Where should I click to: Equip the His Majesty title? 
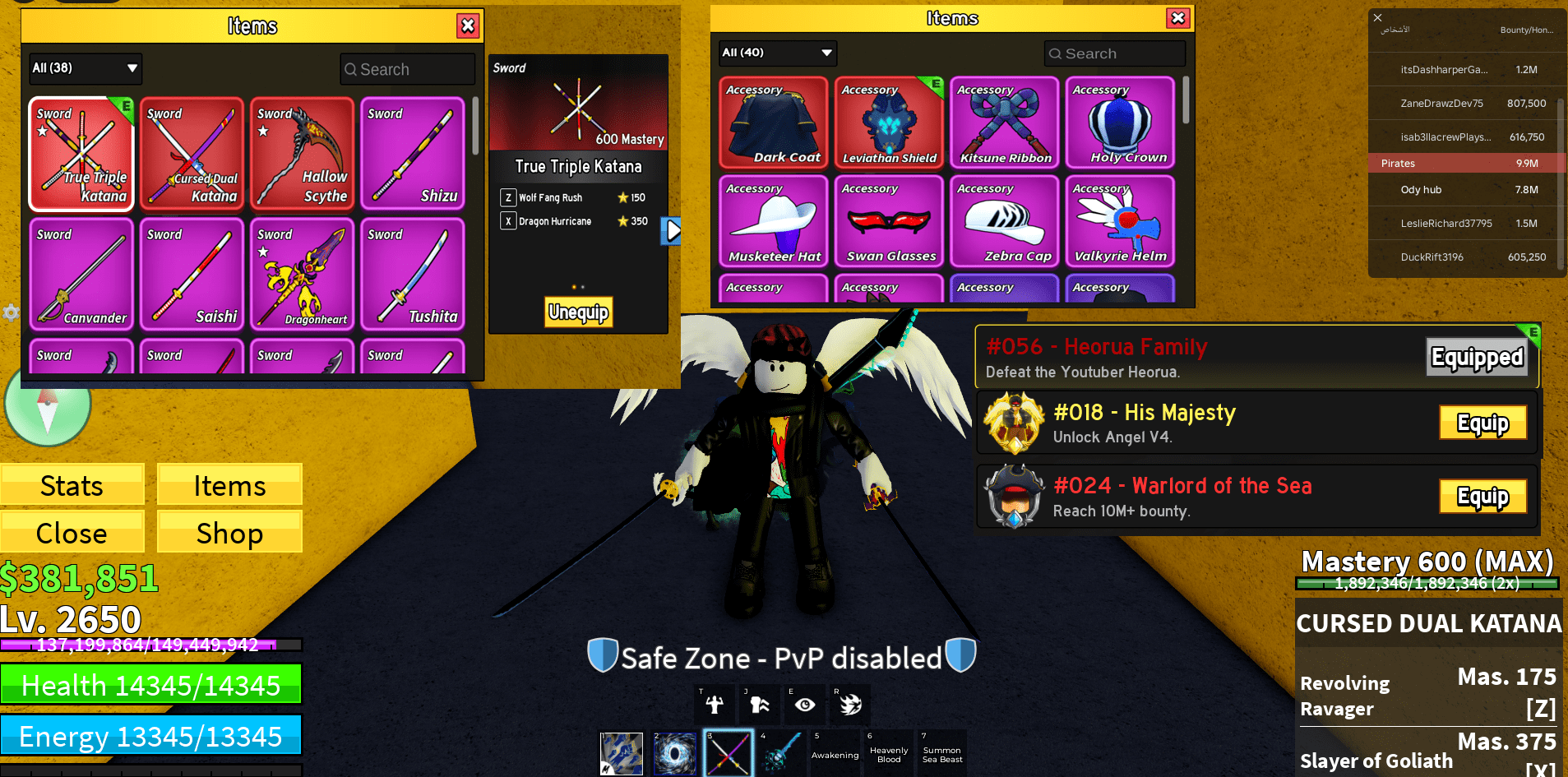[1482, 422]
